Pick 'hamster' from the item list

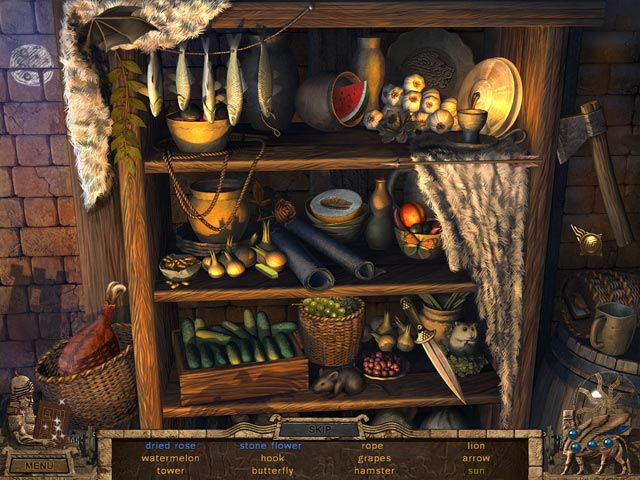(374, 470)
